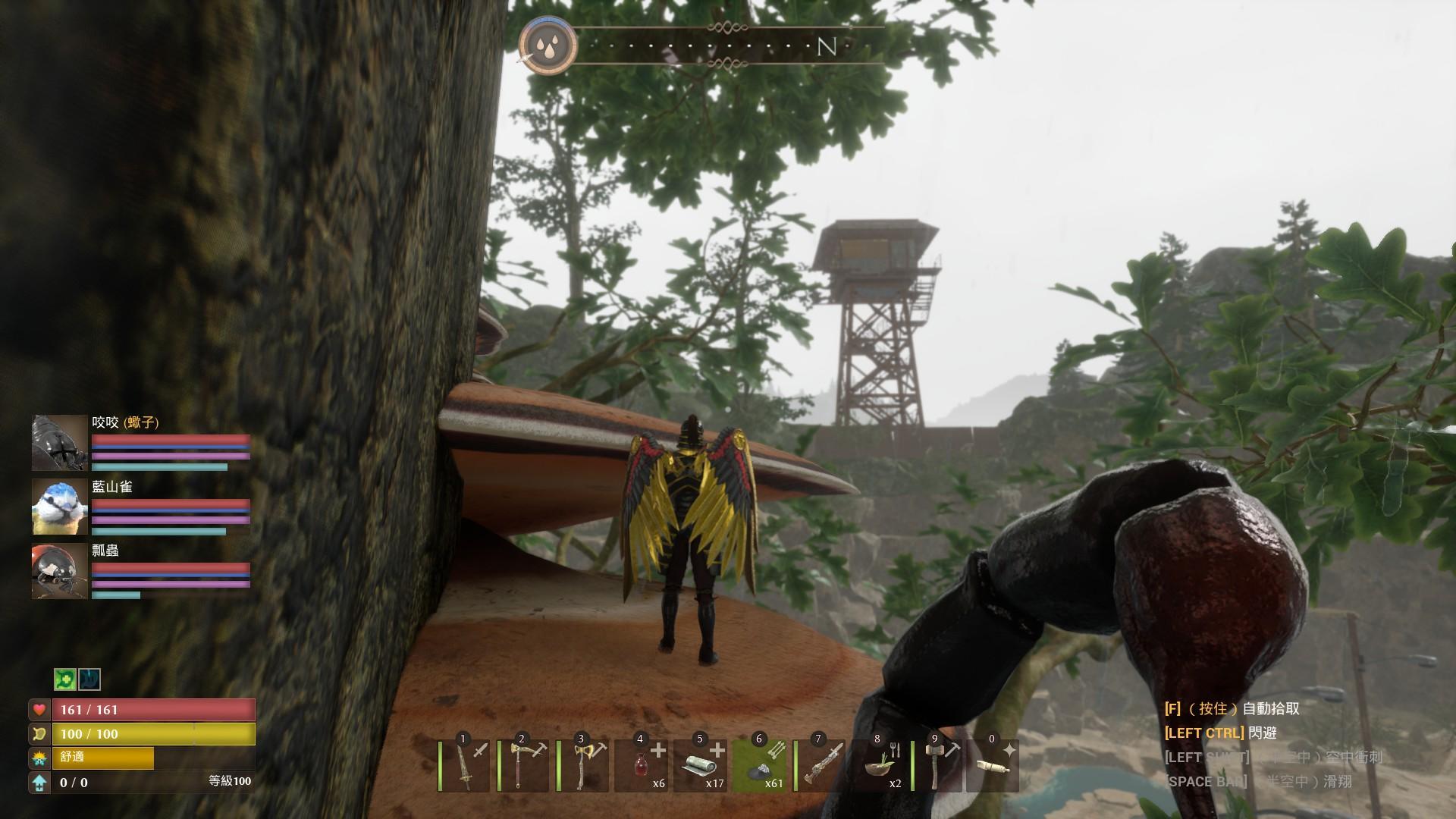Image resolution: width=1456 pixels, height=819 pixels.
Task: Inspect the dark blue status effect icon
Action: point(89,679)
